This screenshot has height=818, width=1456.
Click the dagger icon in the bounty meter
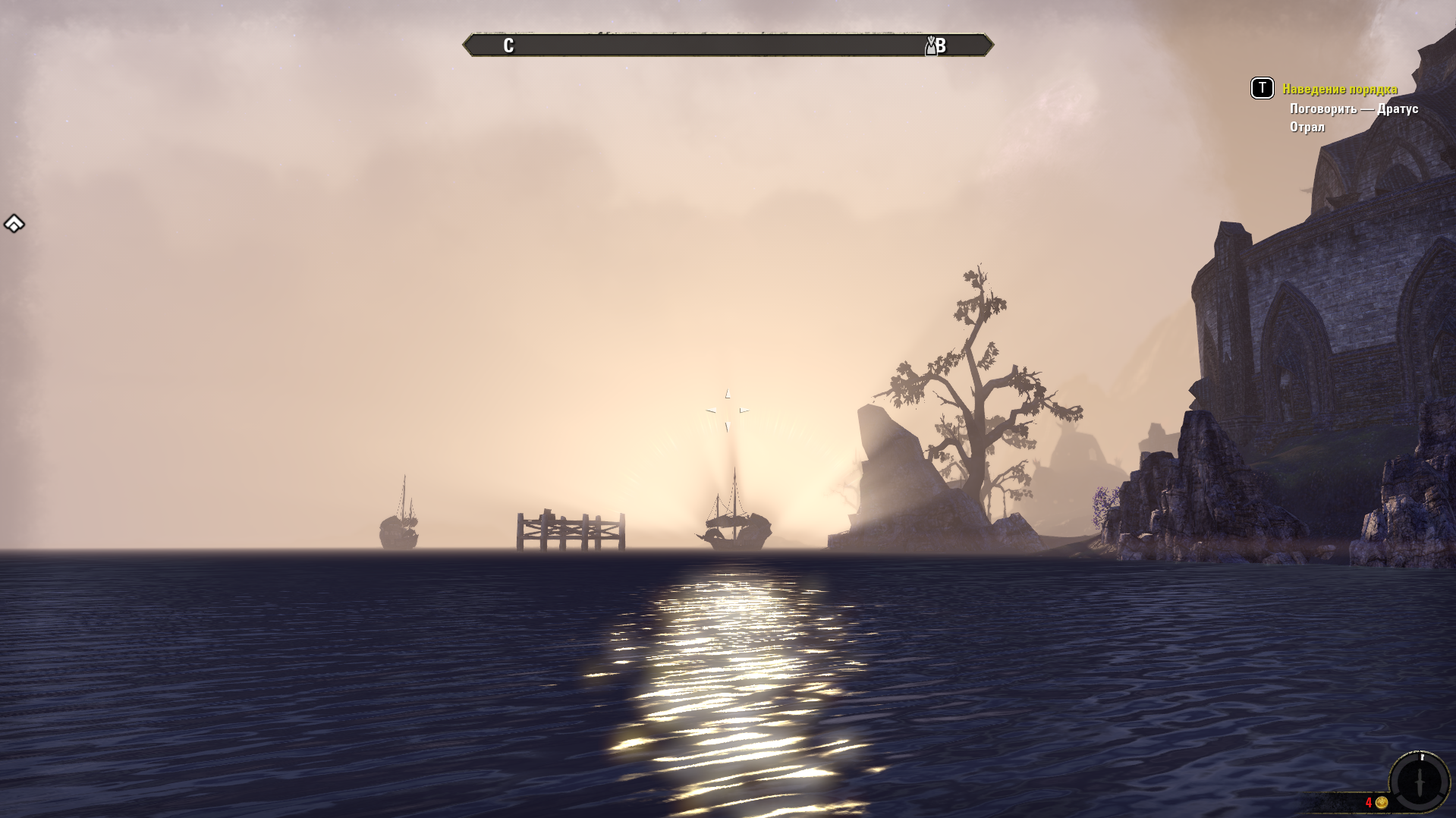[1420, 782]
